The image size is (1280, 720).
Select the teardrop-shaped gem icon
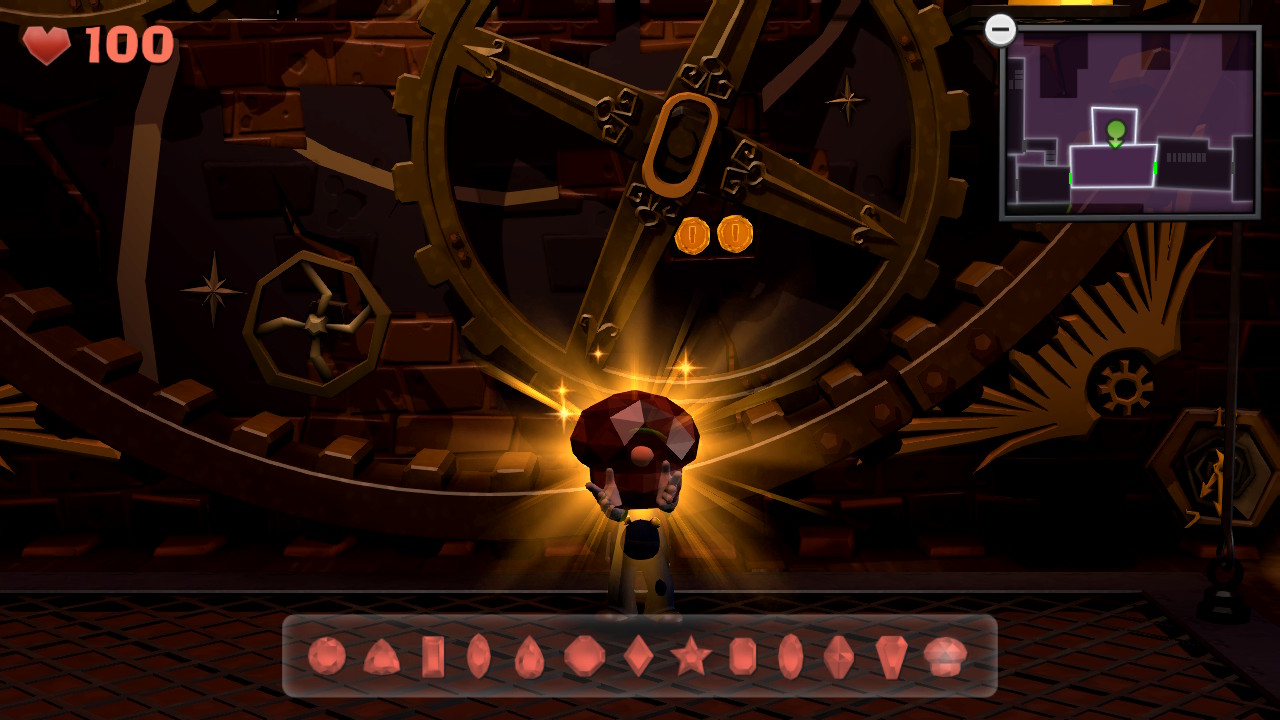pos(529,655)
